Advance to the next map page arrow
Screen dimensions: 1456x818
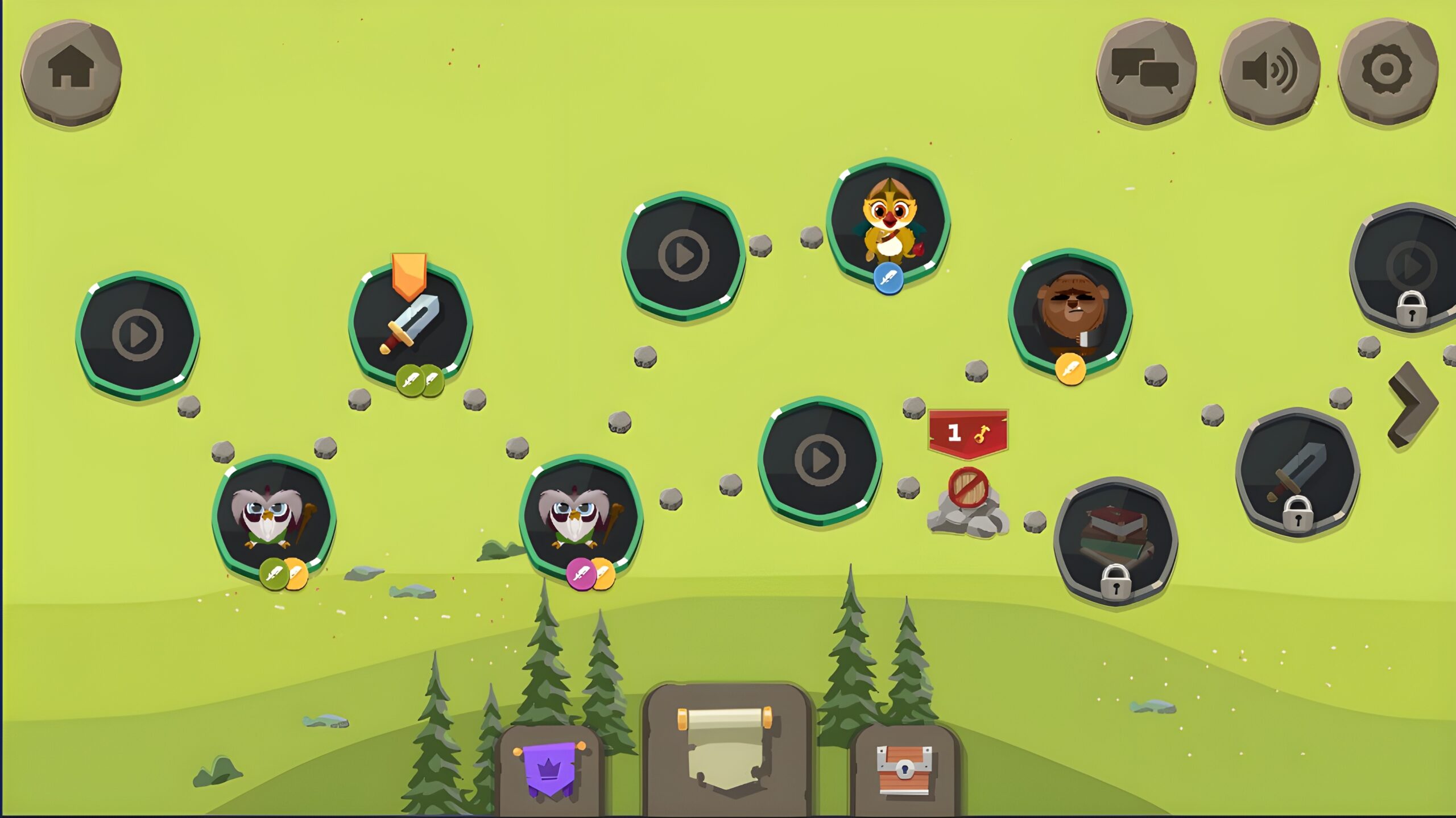(x=1413, y=404)
